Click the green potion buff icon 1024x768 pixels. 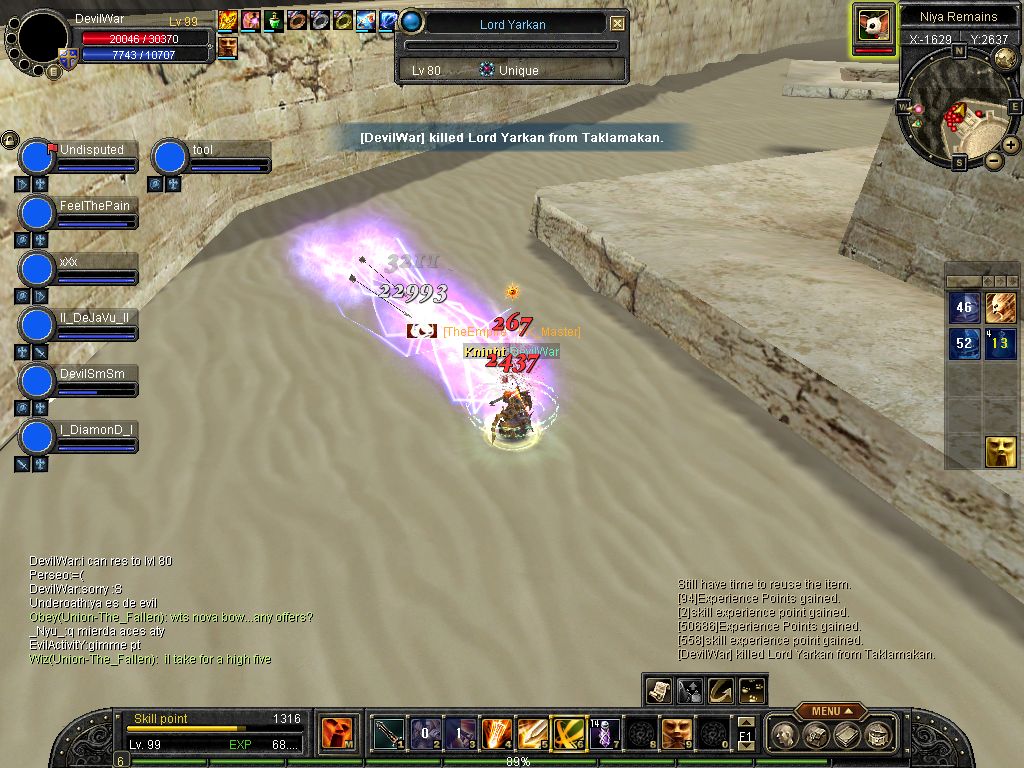274,20
